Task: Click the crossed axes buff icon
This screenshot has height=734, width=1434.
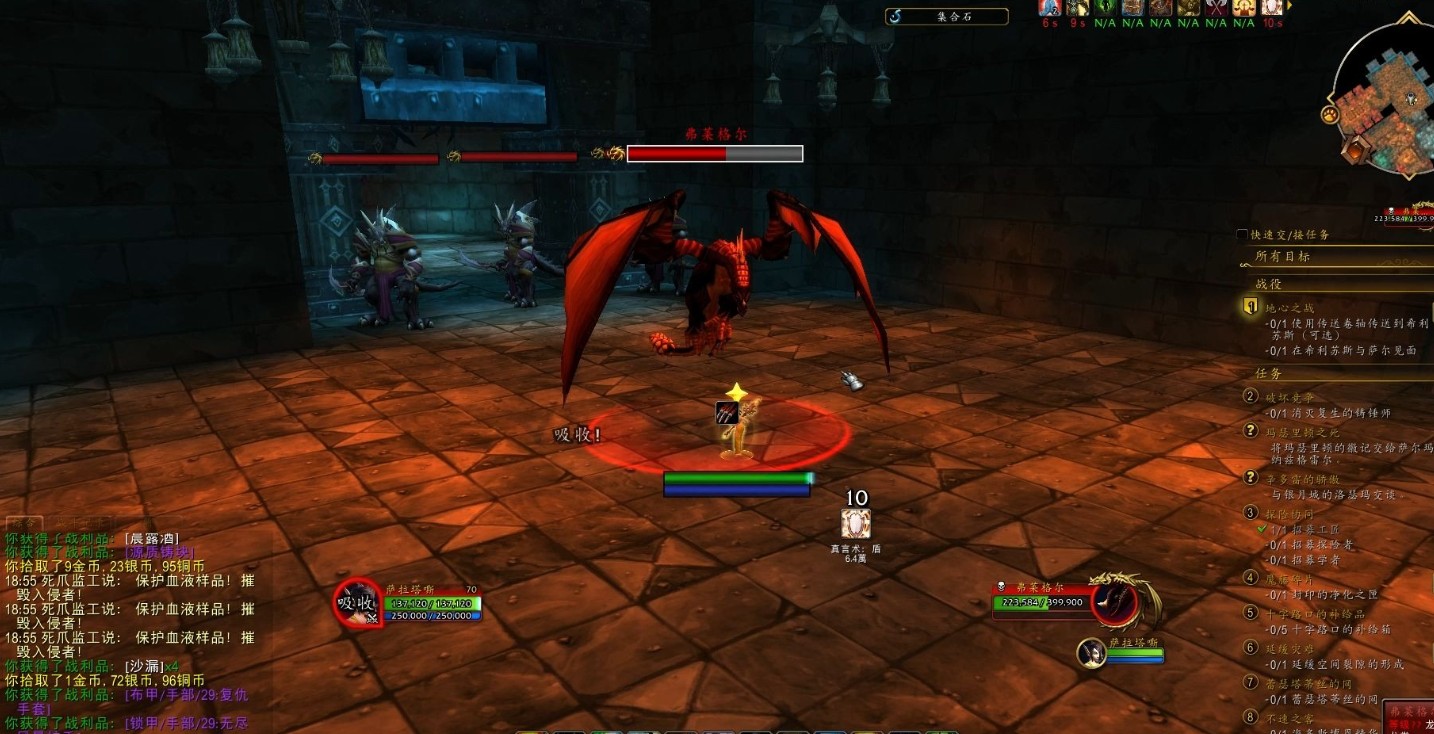Action: (x=1216, y=9)
